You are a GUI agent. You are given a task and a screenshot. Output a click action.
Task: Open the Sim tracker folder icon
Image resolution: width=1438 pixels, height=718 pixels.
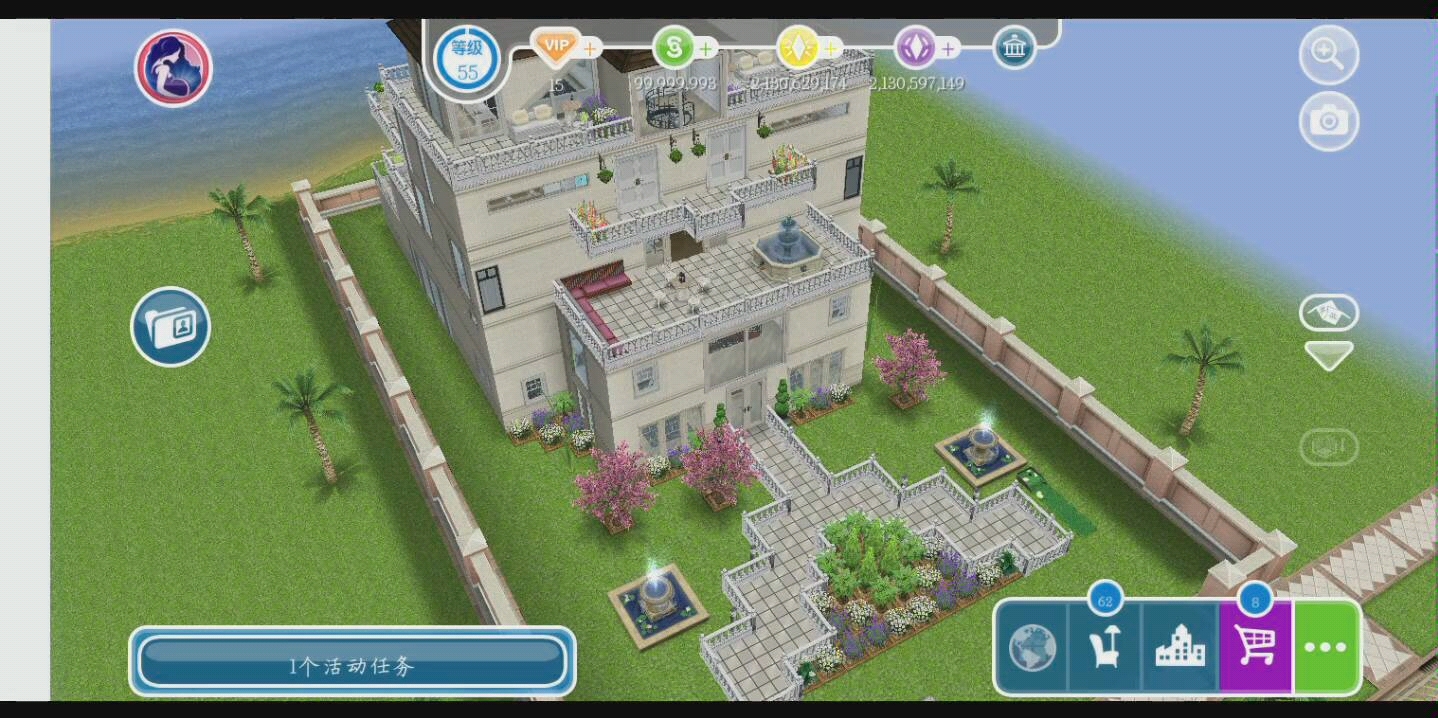171,326
